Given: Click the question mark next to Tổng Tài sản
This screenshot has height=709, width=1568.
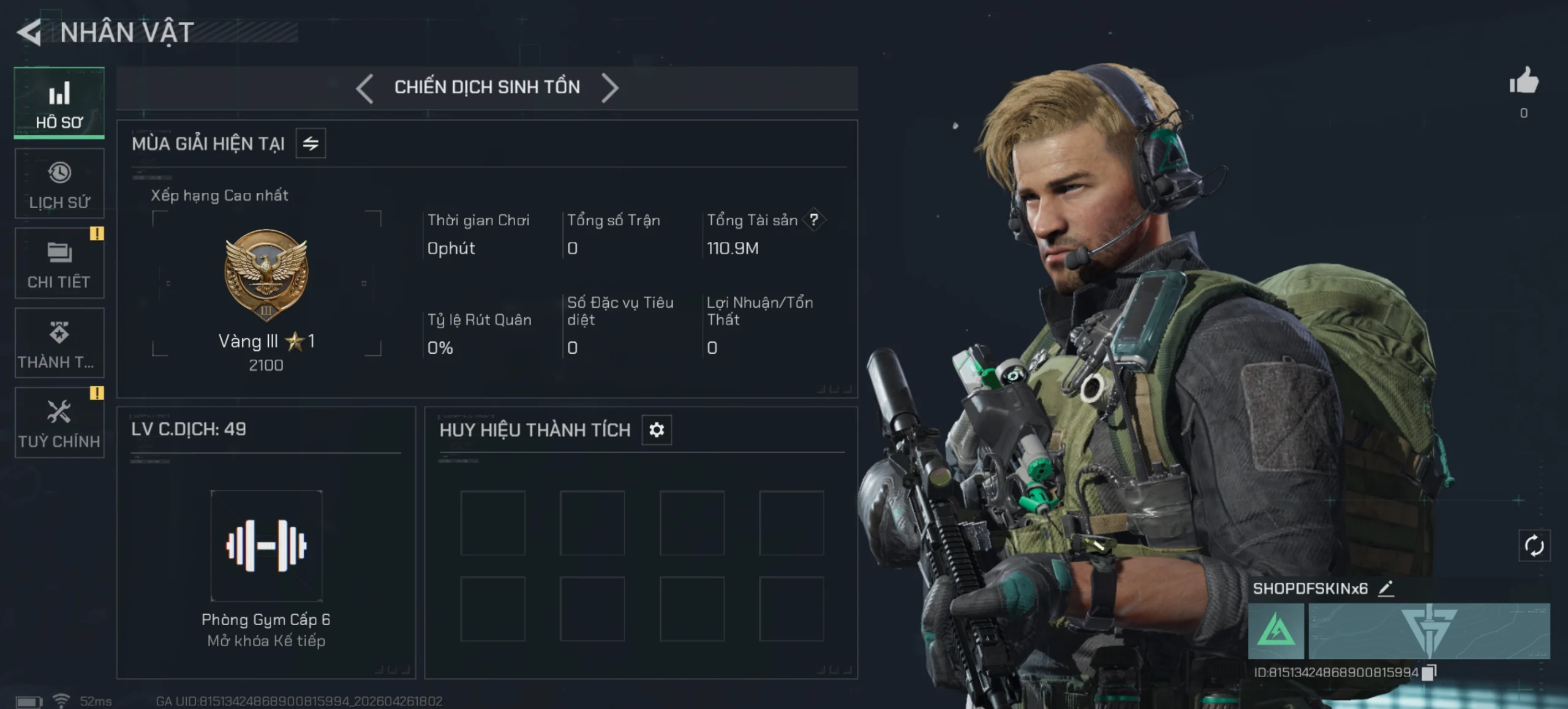Looking at the screenshot, I should pos(813,220).
